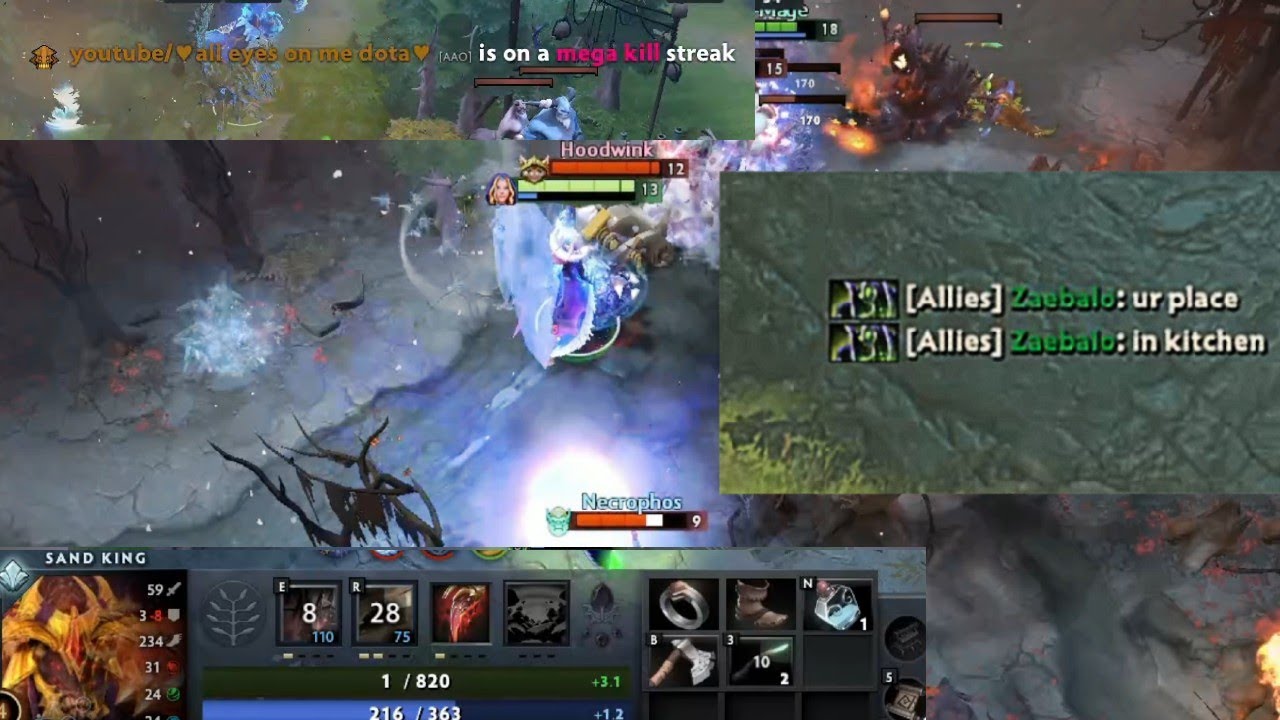Cast the Sand Storm ability in slot E
Viewport: 1280px width, 720px height.
pyautogui.click(x=308, y=611)
